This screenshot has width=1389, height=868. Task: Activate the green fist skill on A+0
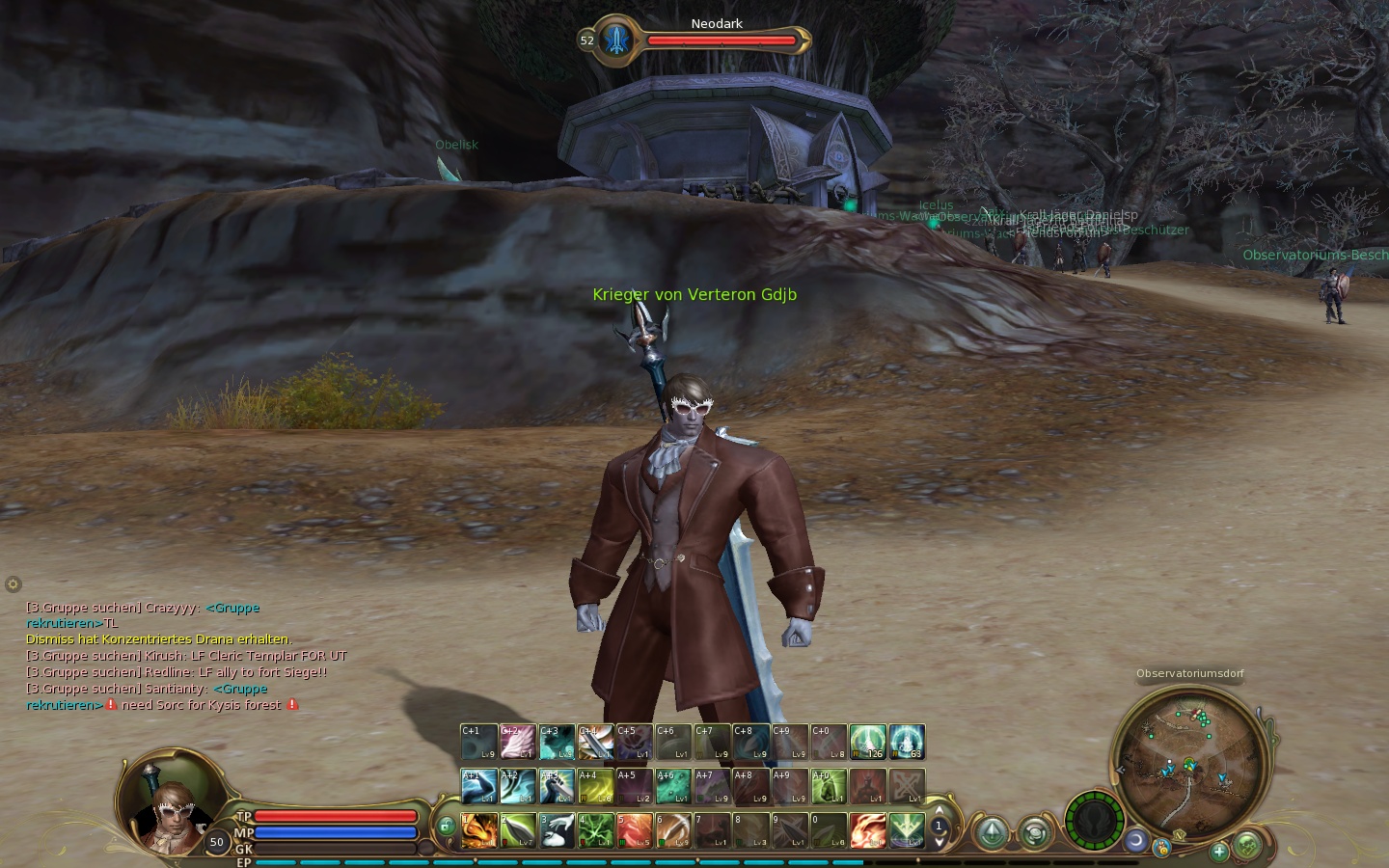(x=829, y=787)
